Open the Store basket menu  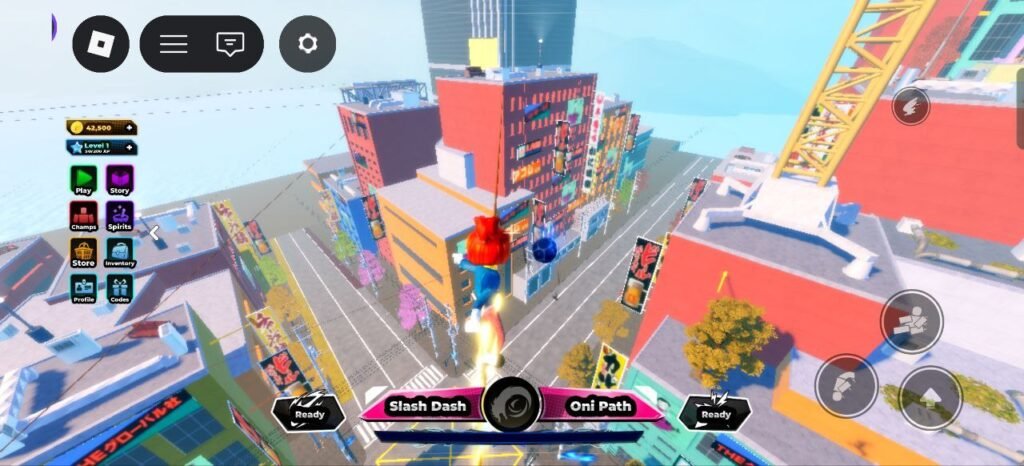click(84, 252)
